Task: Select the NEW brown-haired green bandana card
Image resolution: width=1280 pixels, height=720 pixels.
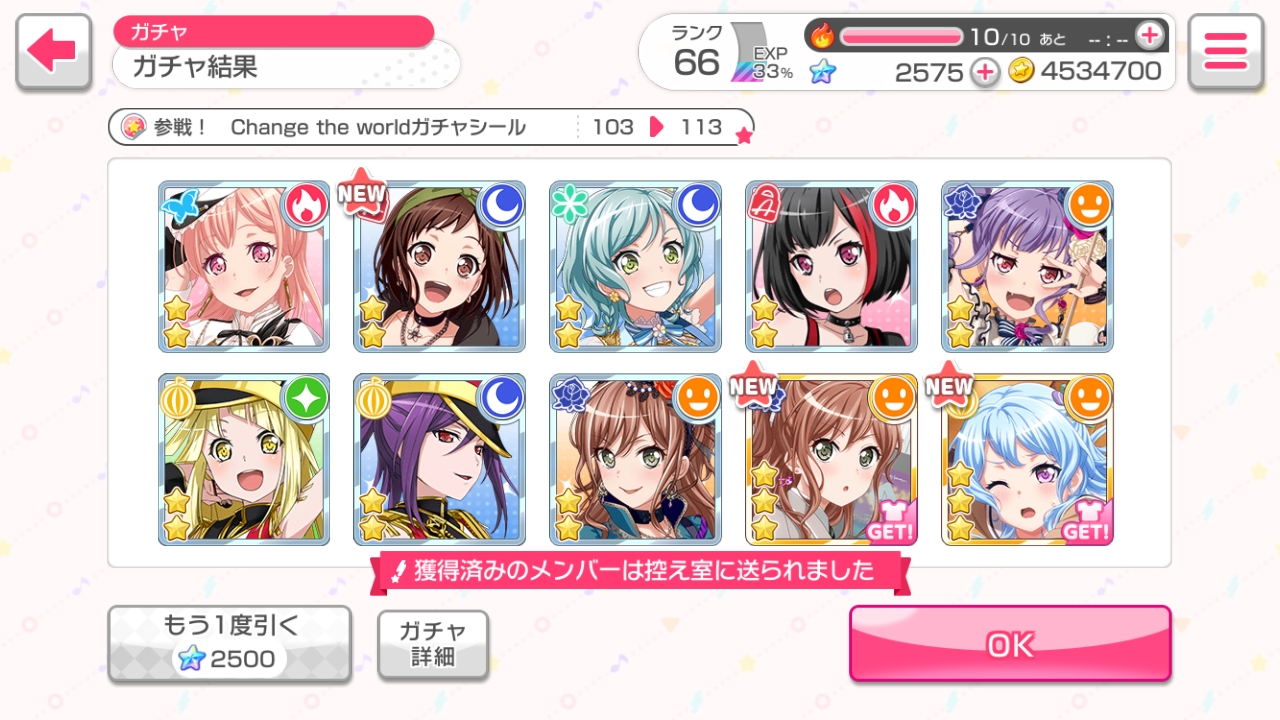Action: tap(440, 266)
